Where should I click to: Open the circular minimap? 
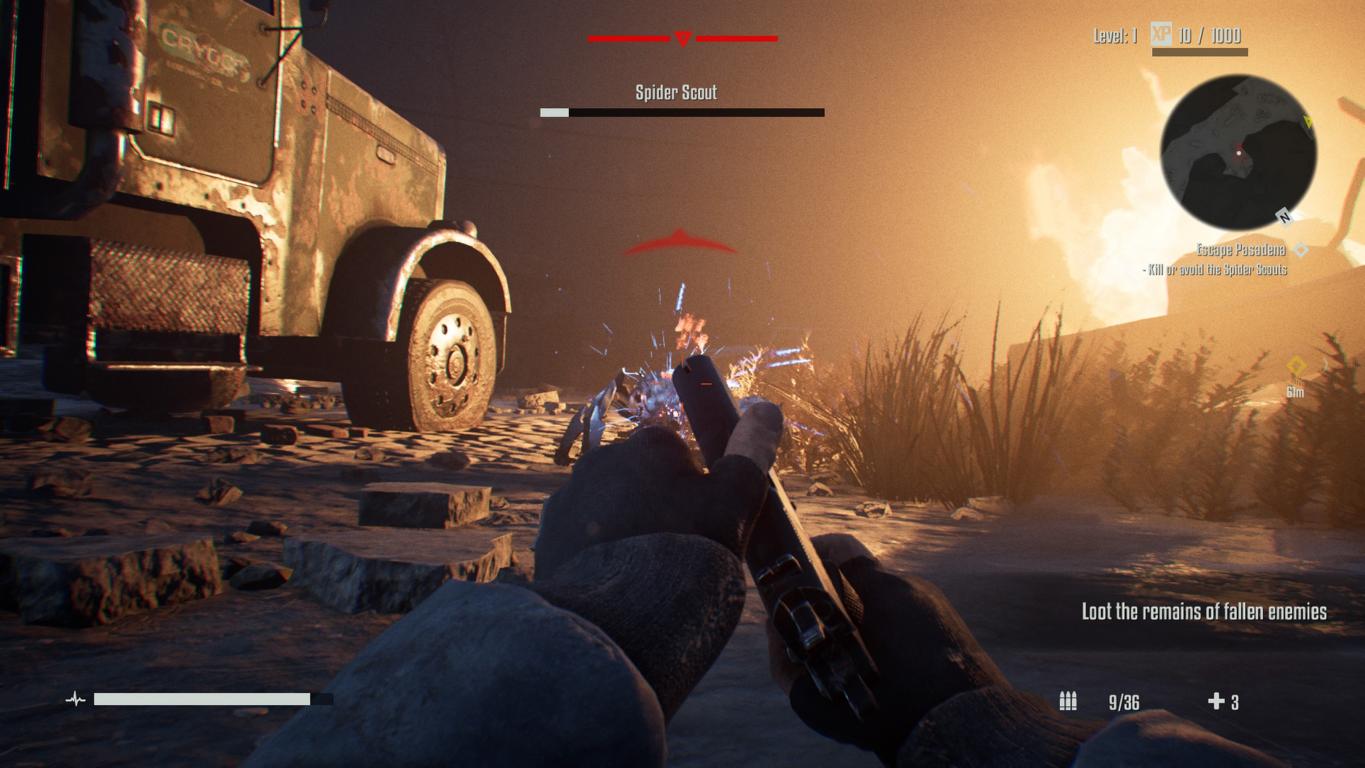(x=1238, y=152)
